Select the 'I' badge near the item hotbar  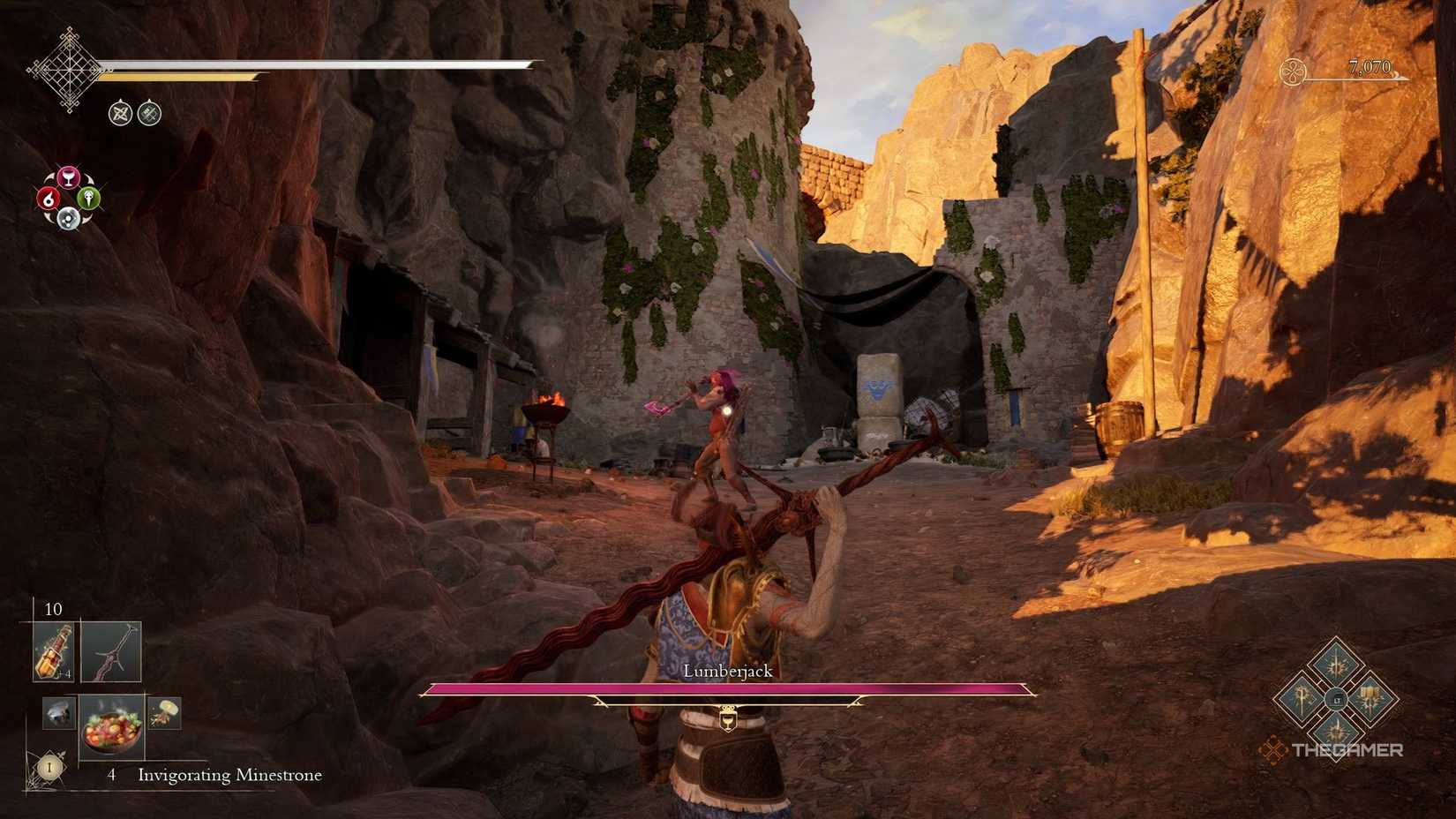(x=49, y=766)
